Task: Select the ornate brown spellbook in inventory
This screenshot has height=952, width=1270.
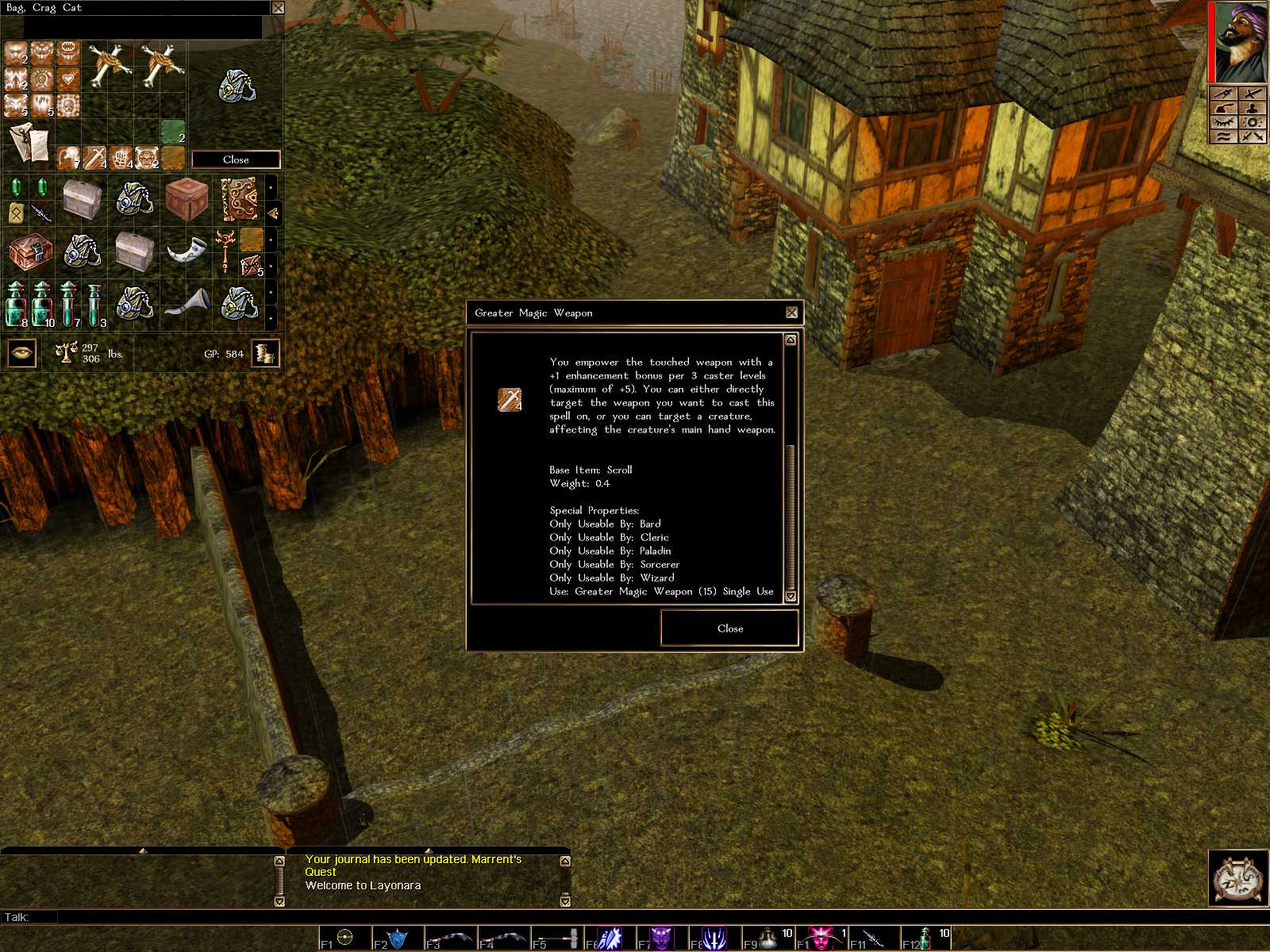Action: [x=239, y=198]
